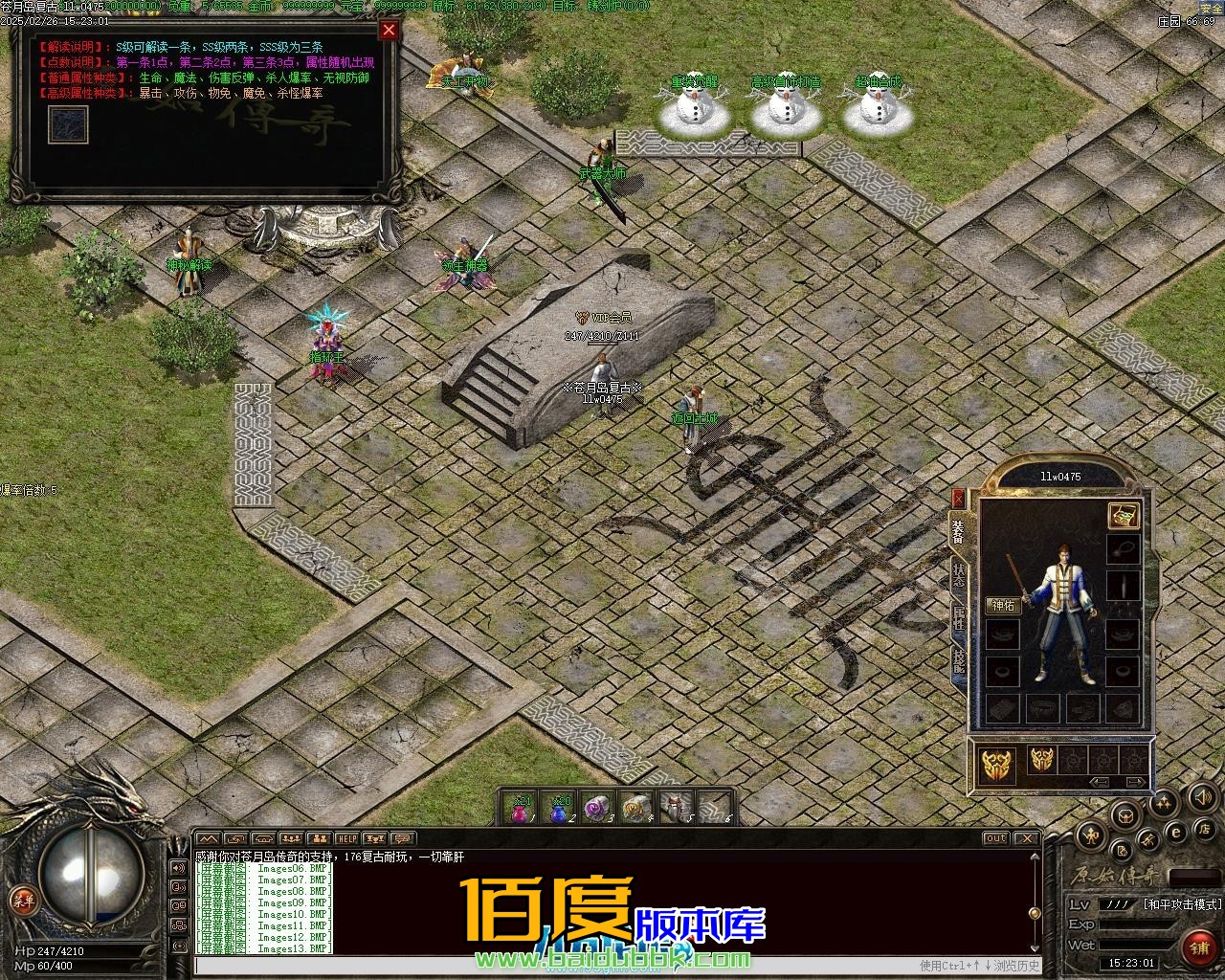Select the empty item slot in the decode dialog

coord(68,124)
